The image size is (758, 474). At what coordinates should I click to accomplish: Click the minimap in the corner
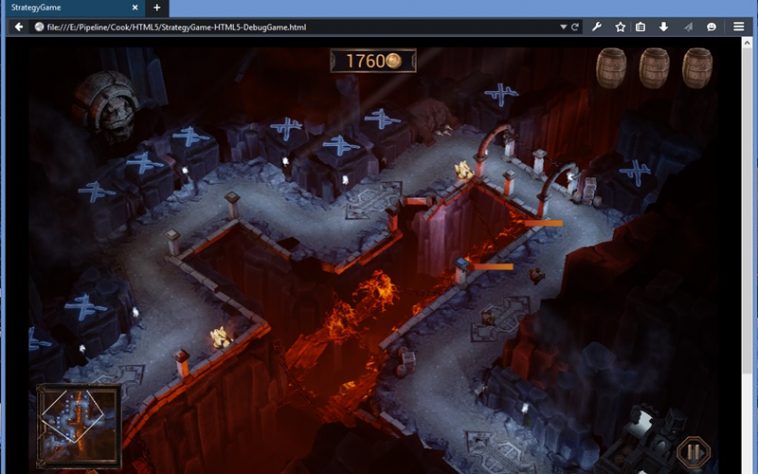tap(79, 425)
